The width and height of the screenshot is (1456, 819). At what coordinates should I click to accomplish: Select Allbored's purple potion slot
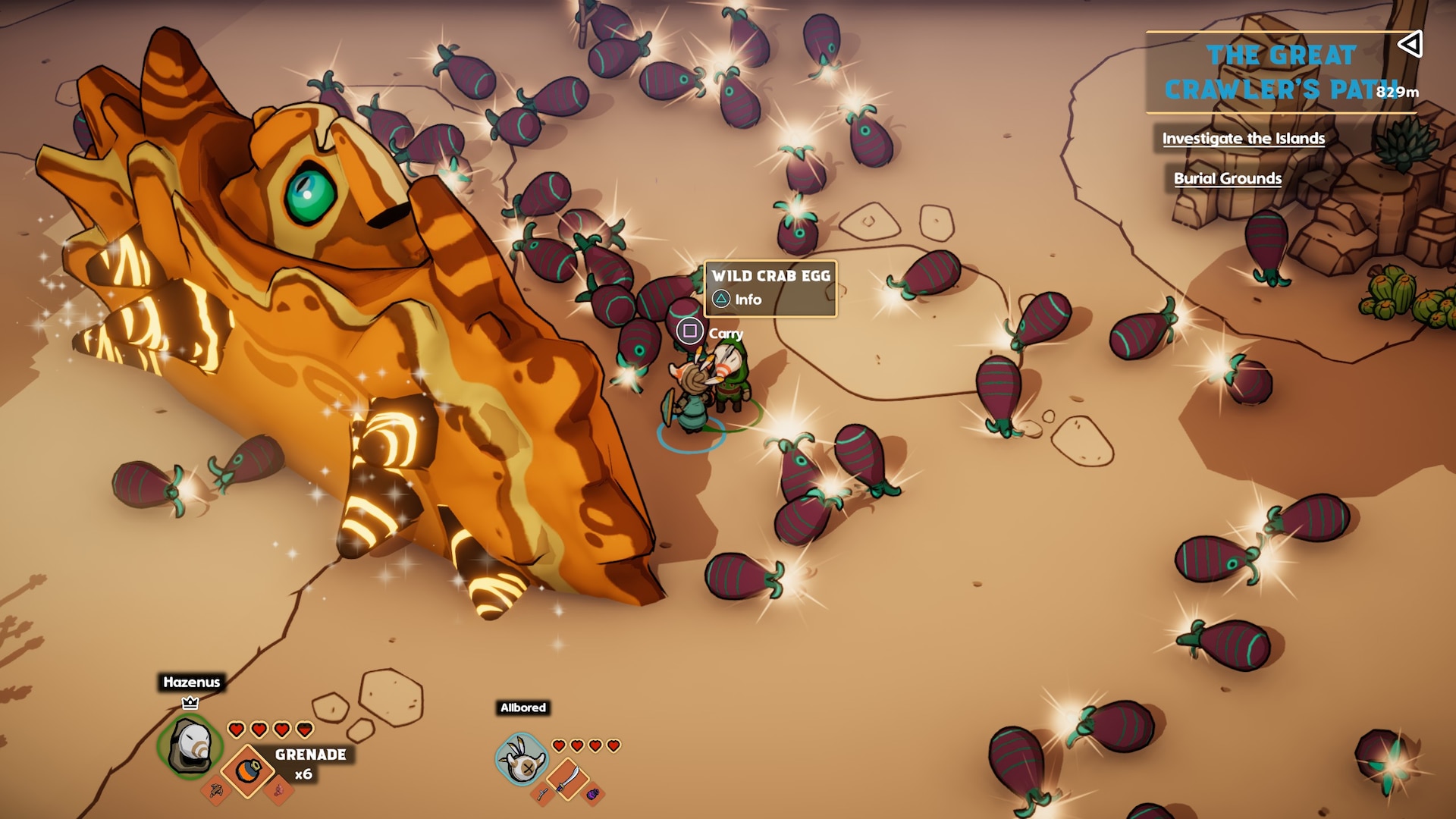(593, 794)
